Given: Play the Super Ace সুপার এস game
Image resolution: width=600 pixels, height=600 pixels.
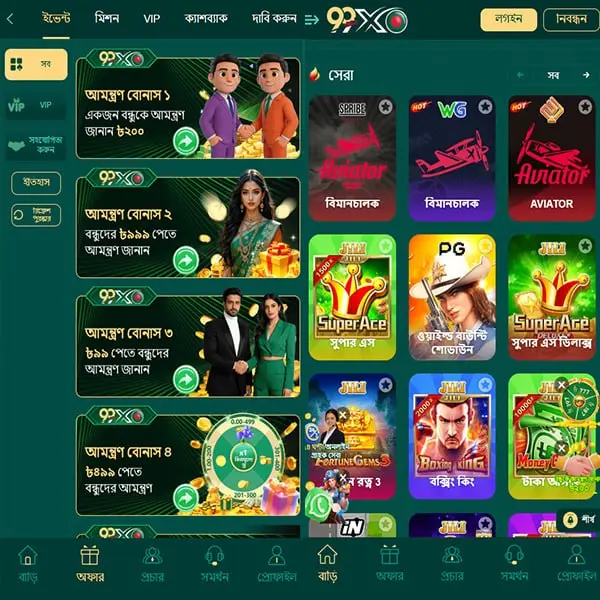Looking at the screenshot, I should 351,296.
